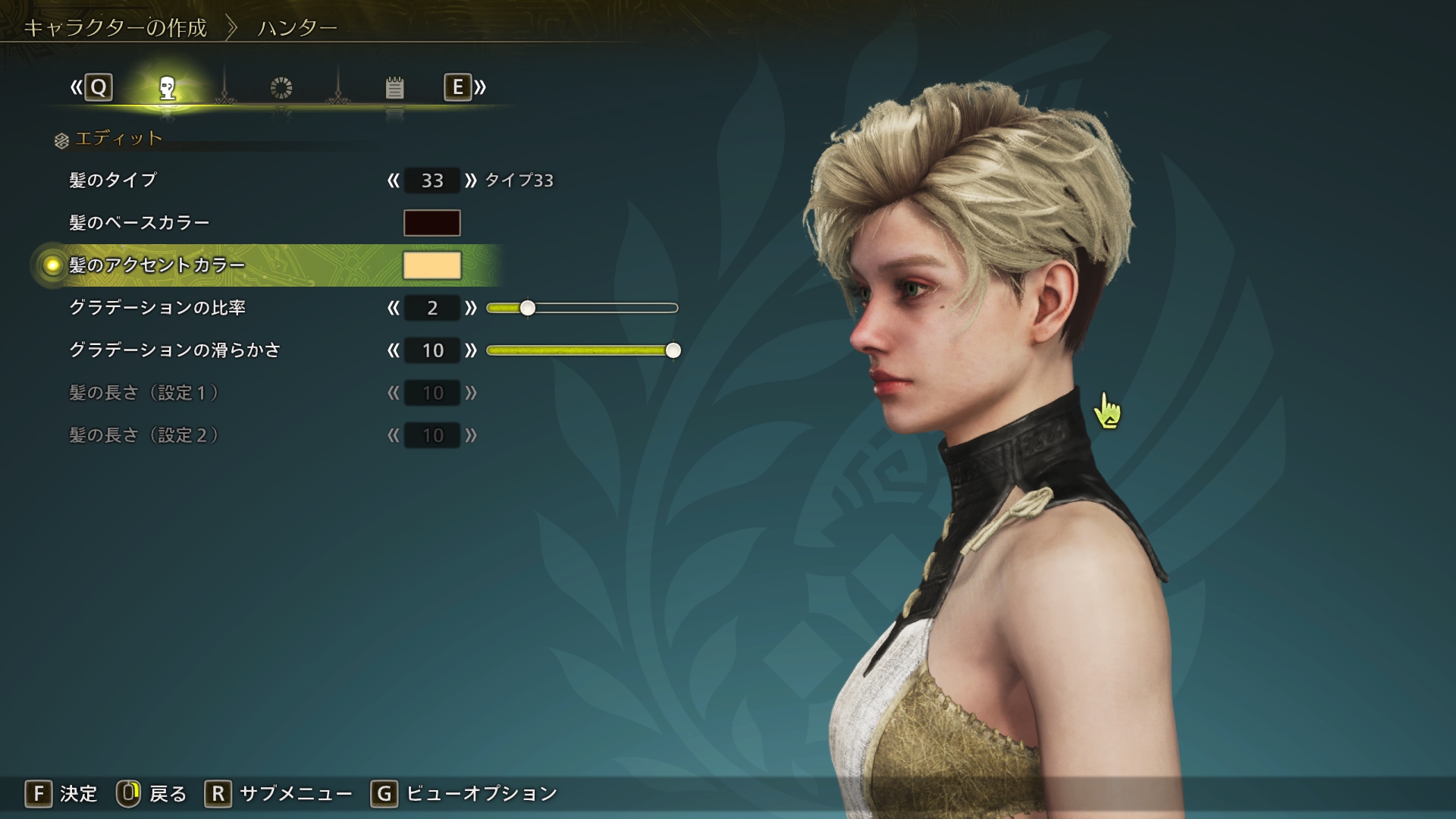Decrease hair type below 33

[393, 180]
